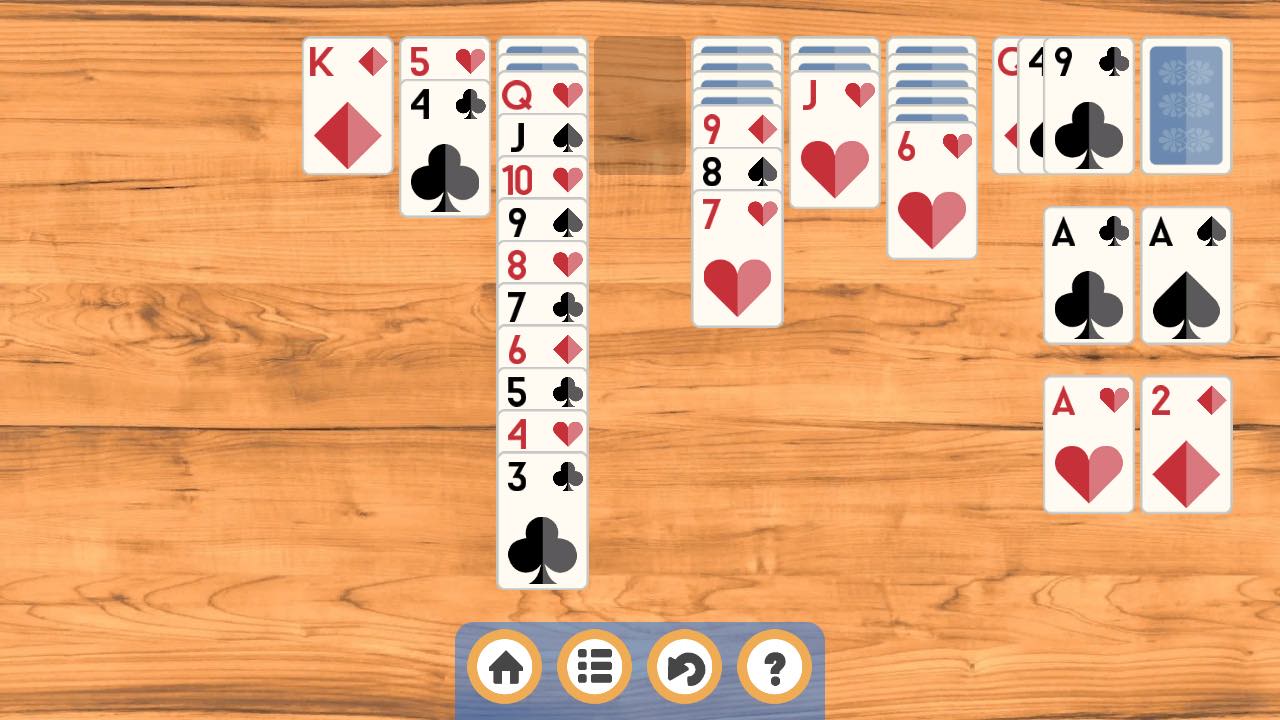Open the game menu list icon
The height and width of the screenshot is (720, 1280).
point(593,665)
